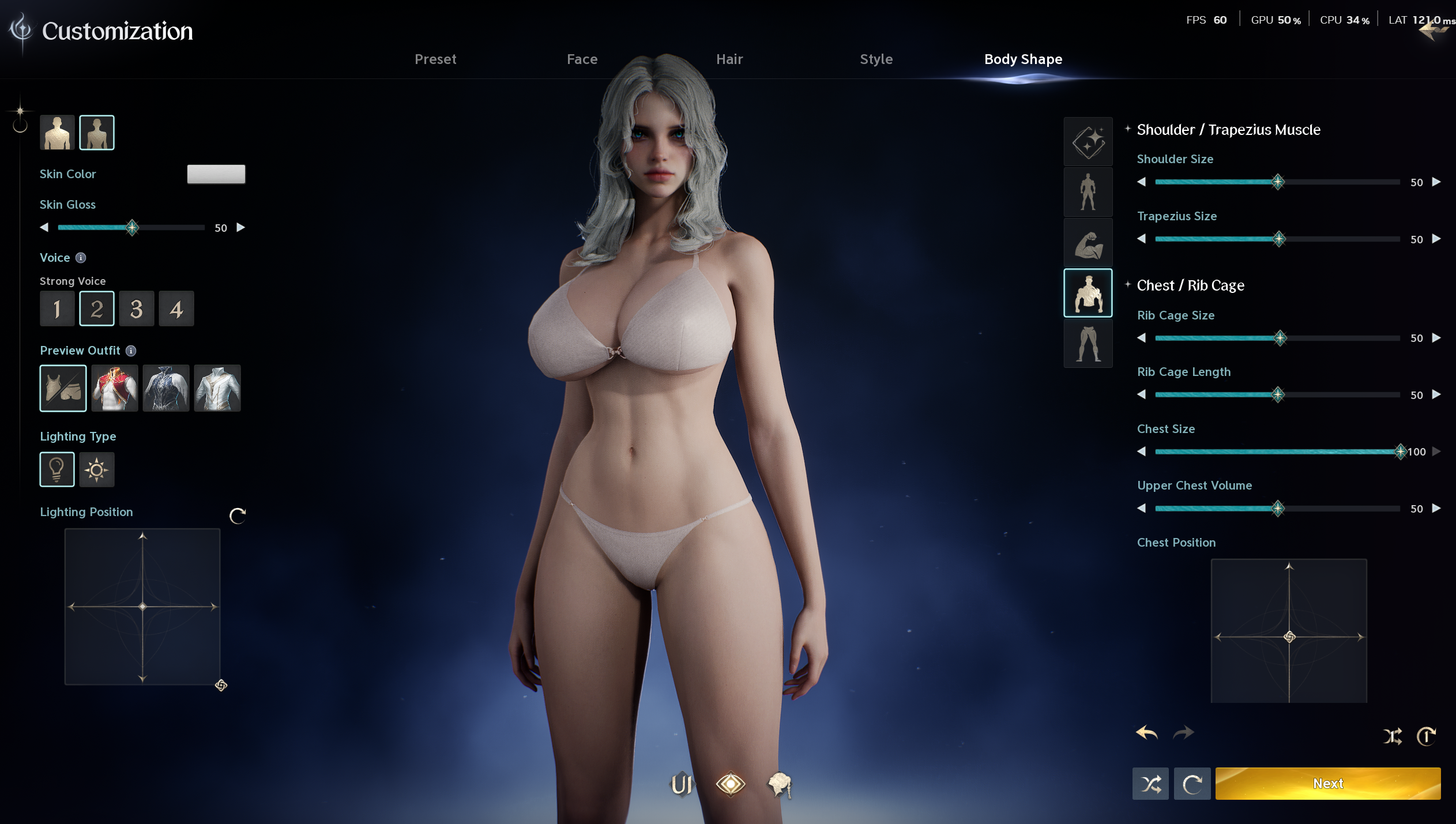Select the white coat preview outfit
The image size is (1456, 824).
point(217,388)
